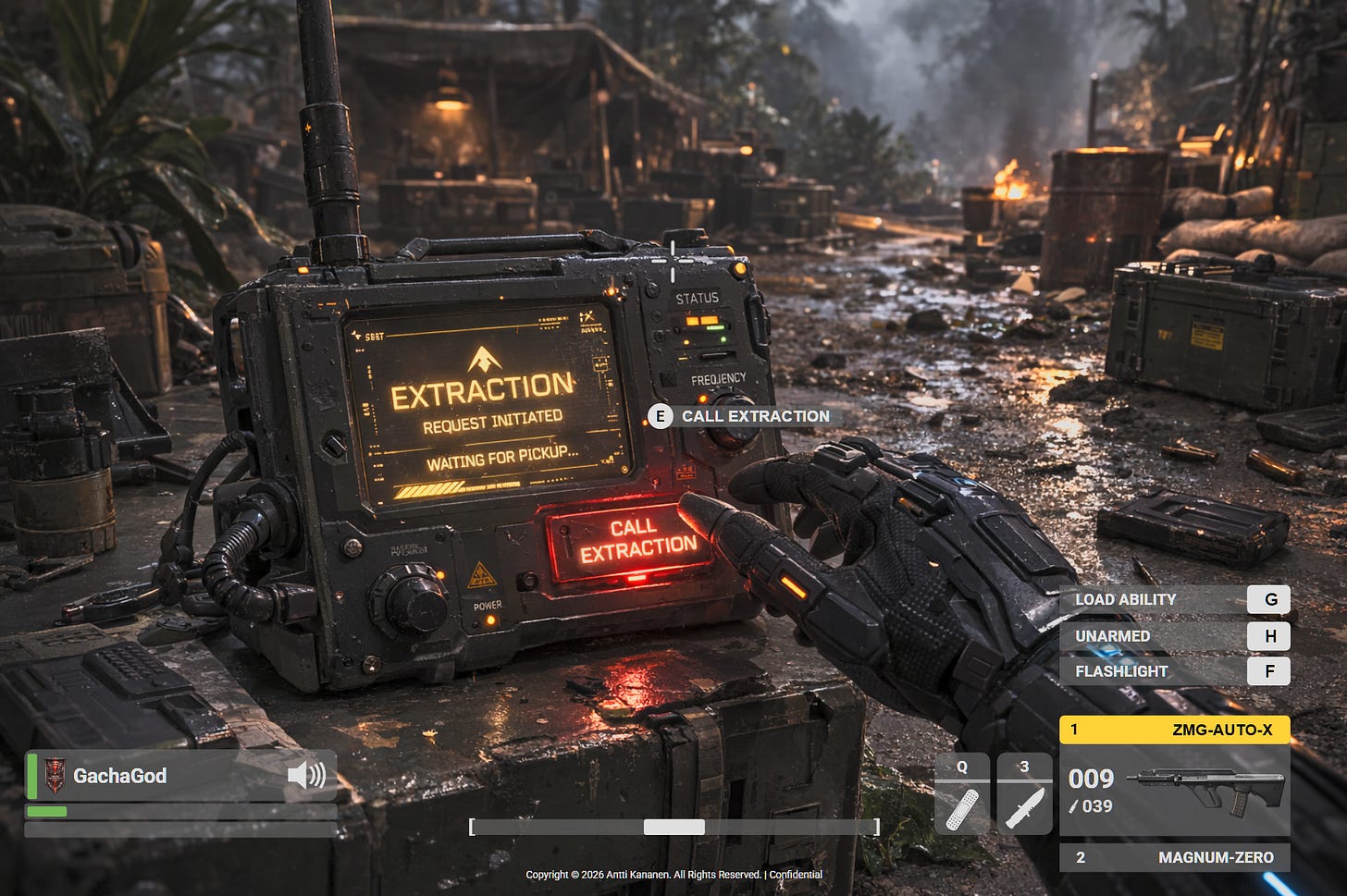
Task: Choose the Load Ability option
Action: click(1173, 599)
